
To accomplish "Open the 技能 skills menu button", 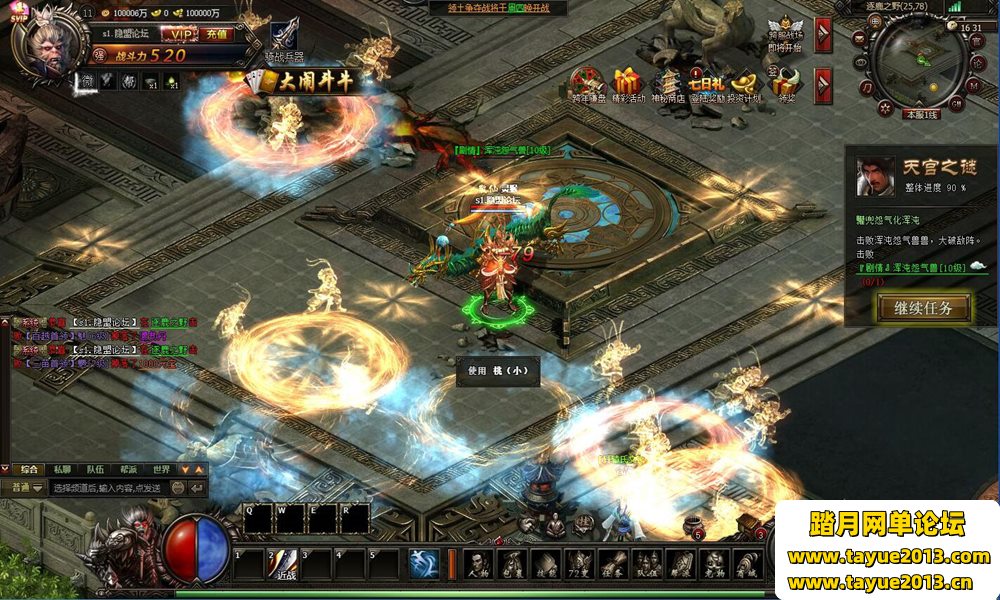I will click(x=547, y=565).
